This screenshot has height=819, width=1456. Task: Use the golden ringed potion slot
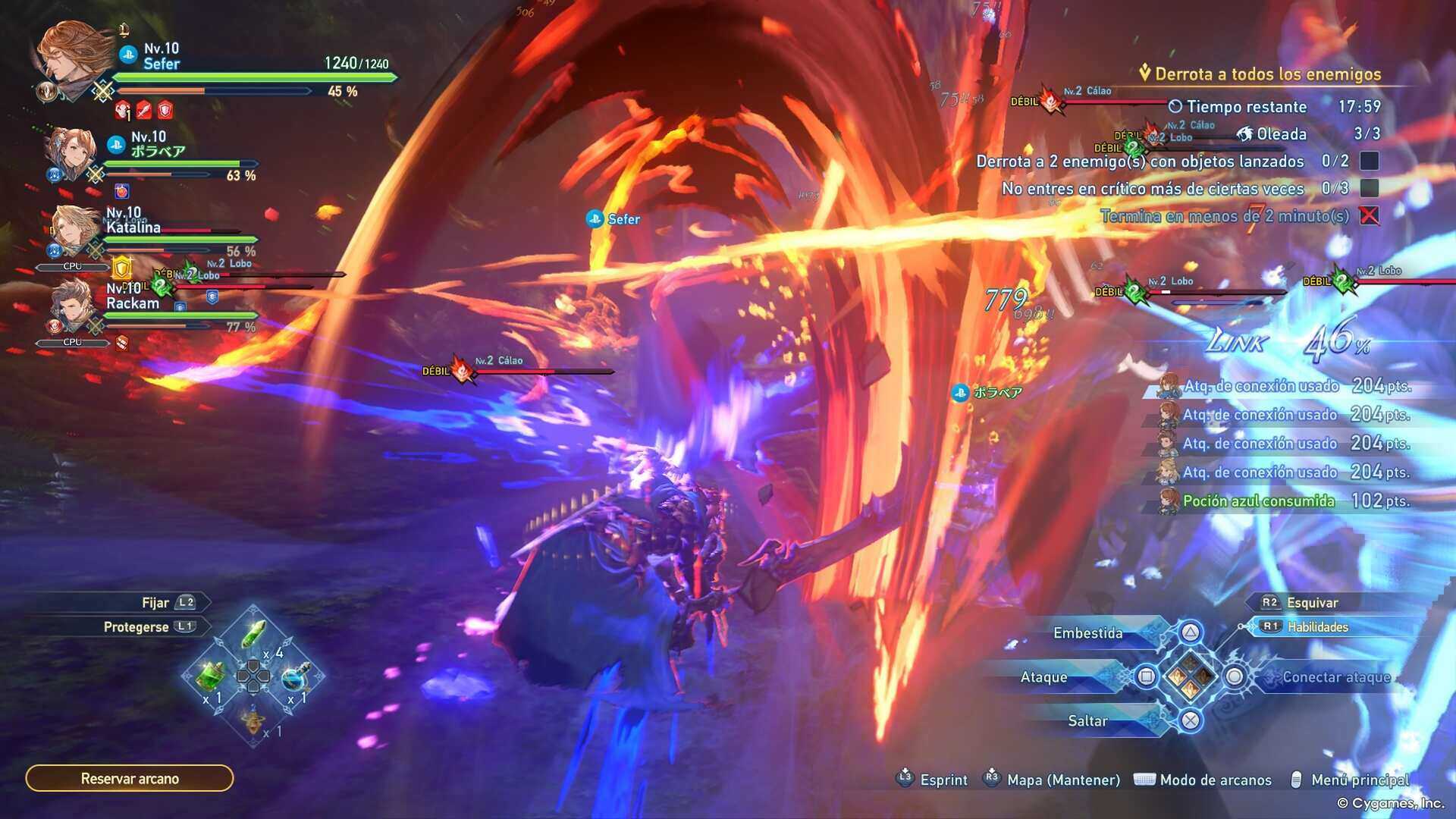[x=254, y=718]
